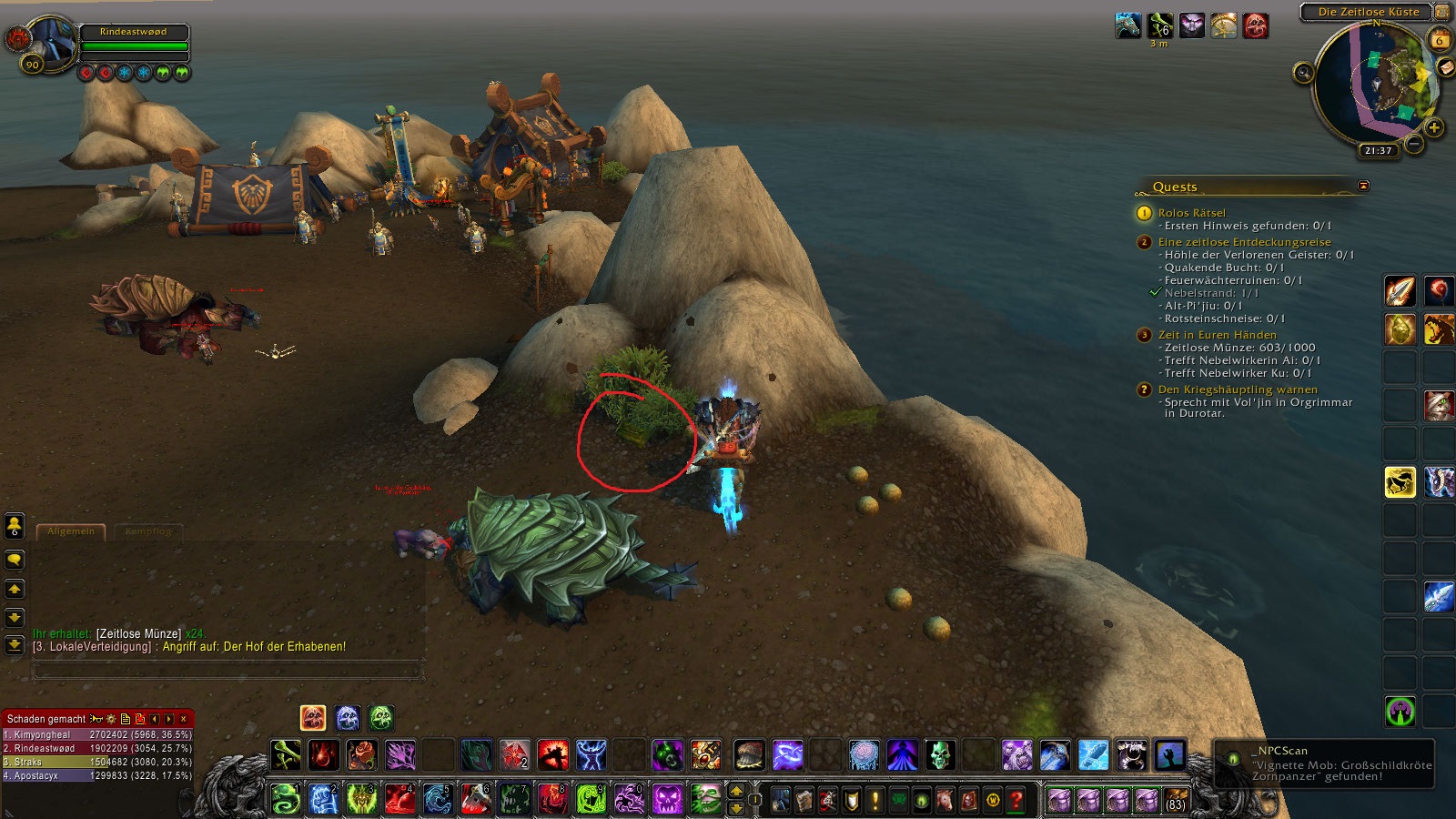The height and width of the screenshot is (819, 1456).
Task: Select the Den Kriegshäuptling warnen quest
Action: [x=1237, y=389]
